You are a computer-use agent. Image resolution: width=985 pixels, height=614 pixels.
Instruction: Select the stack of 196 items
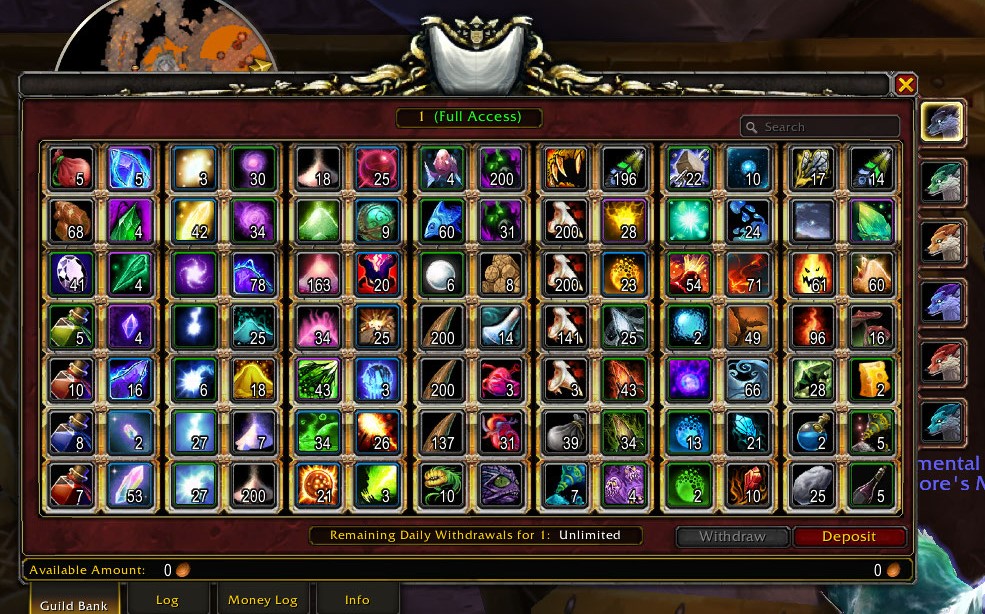tap(624, 167)
